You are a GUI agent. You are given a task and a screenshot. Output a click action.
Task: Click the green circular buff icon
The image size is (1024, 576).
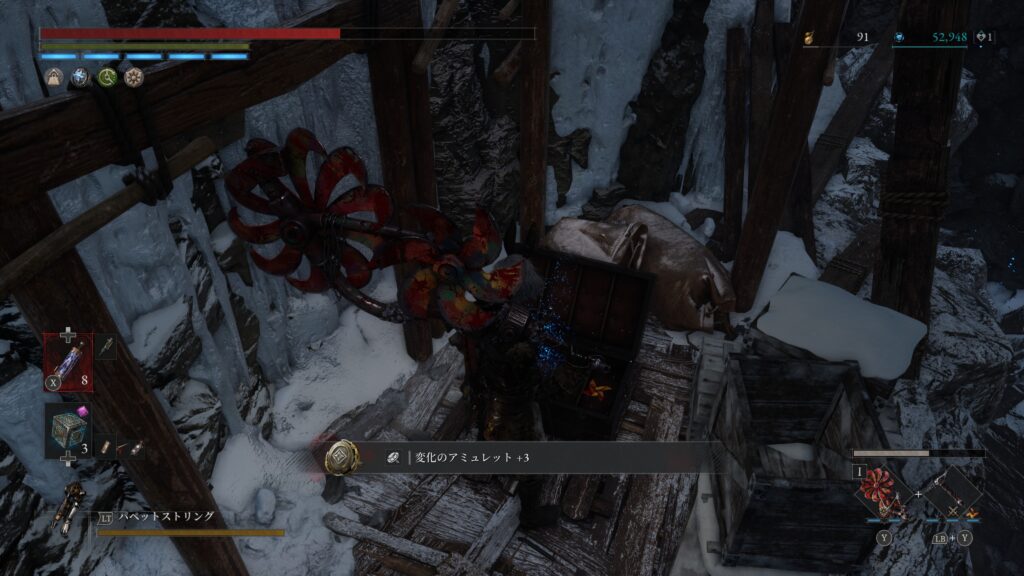pos(107,77)
